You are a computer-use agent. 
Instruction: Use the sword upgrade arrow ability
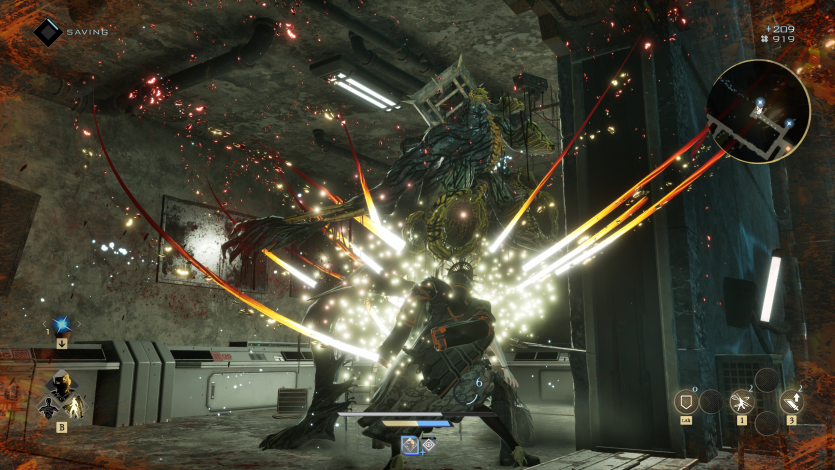click(x=791, y=402)
